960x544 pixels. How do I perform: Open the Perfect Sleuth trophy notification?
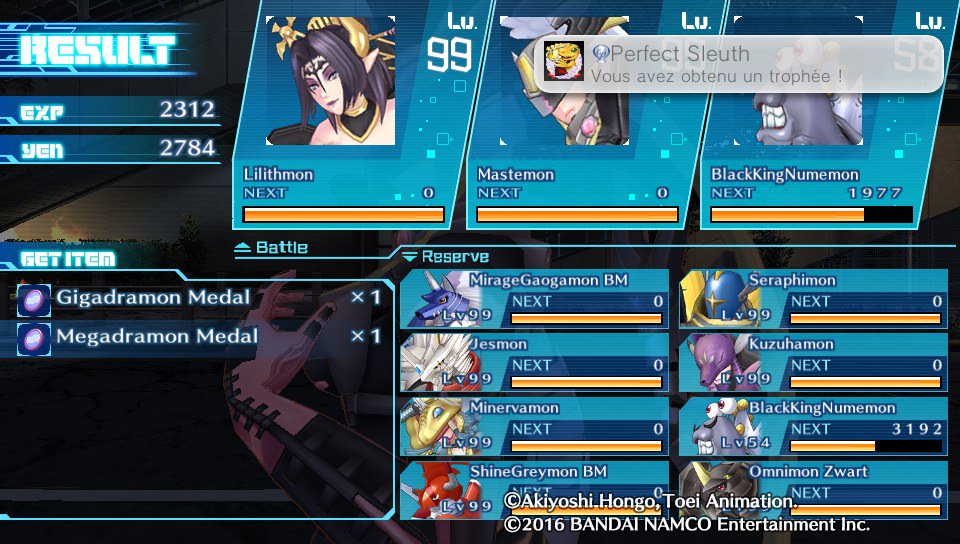click(738, 65)
